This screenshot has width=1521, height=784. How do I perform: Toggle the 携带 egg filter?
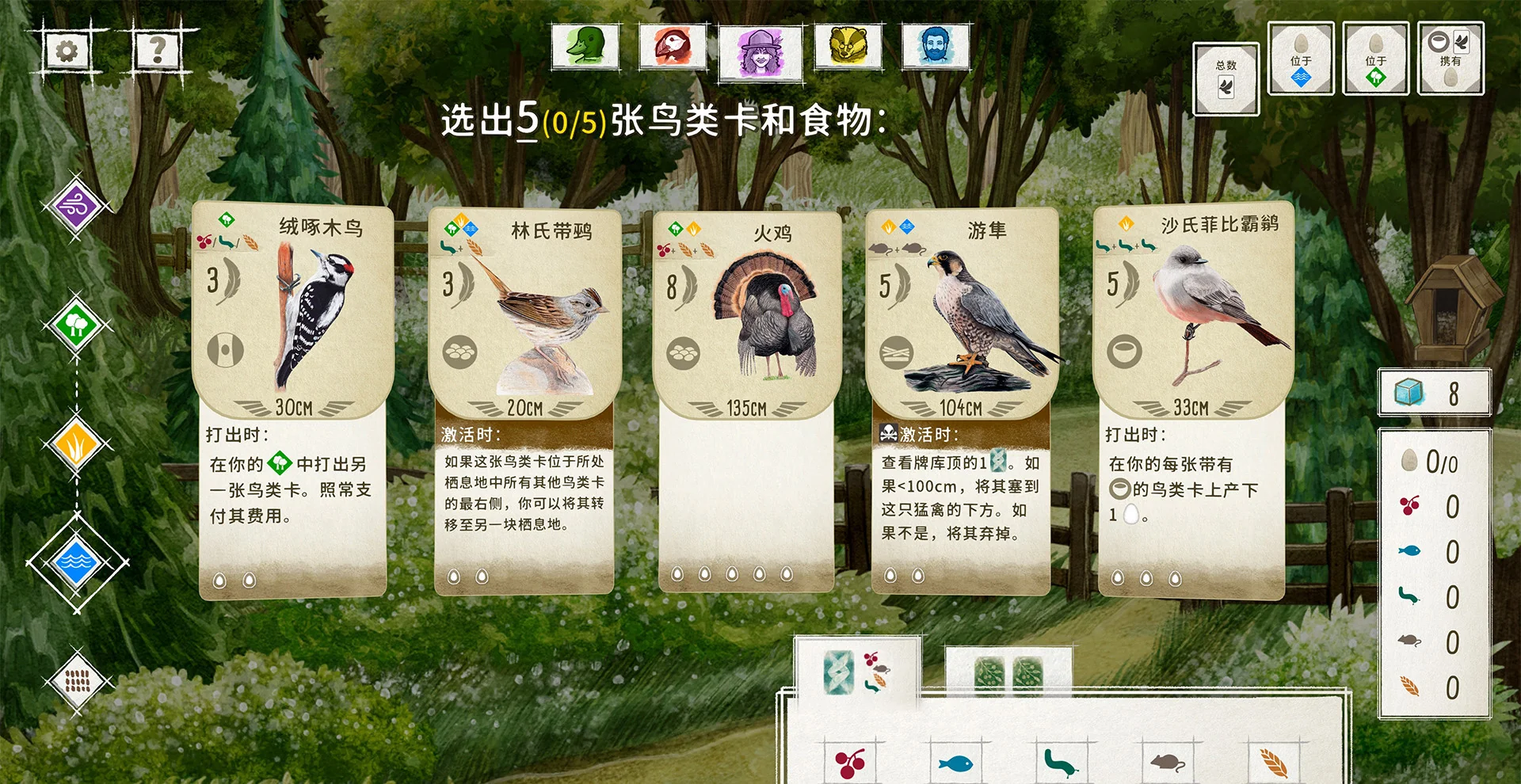click(1451, 59)
